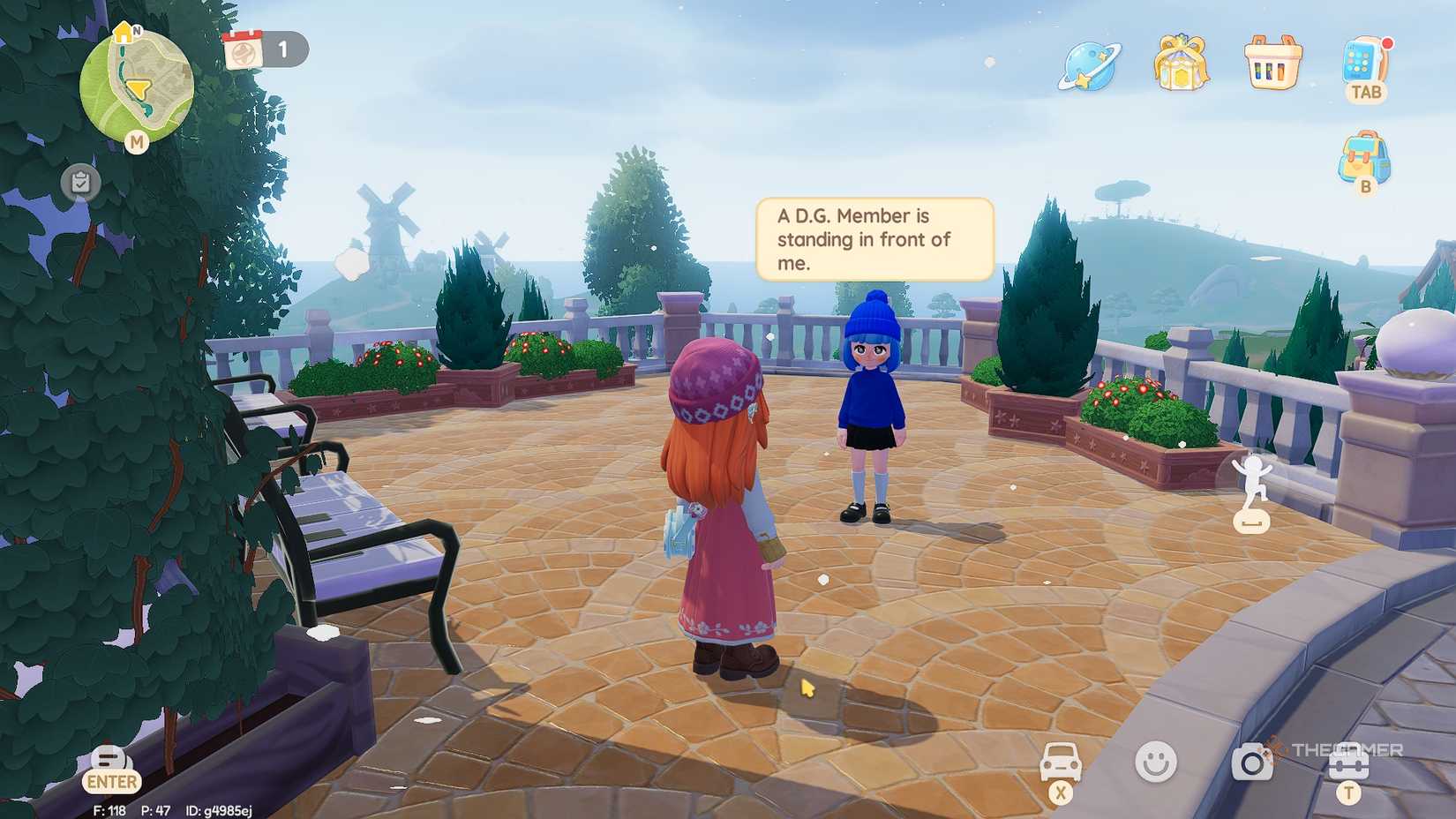The image size is (1456, 819).
Task: Open the full map via the minimap
Action: [x=136, y=85]
